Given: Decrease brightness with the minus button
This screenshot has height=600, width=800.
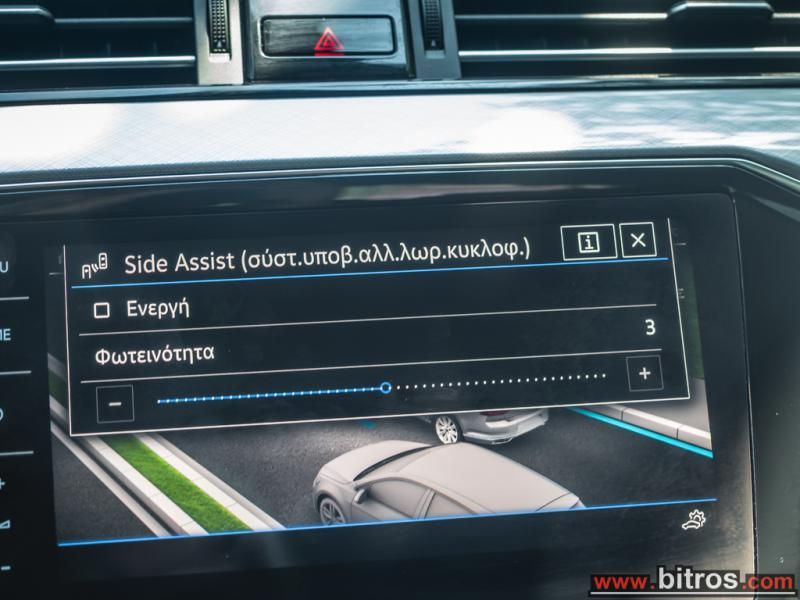Looking at the screenshot, I should coord(115,404).
